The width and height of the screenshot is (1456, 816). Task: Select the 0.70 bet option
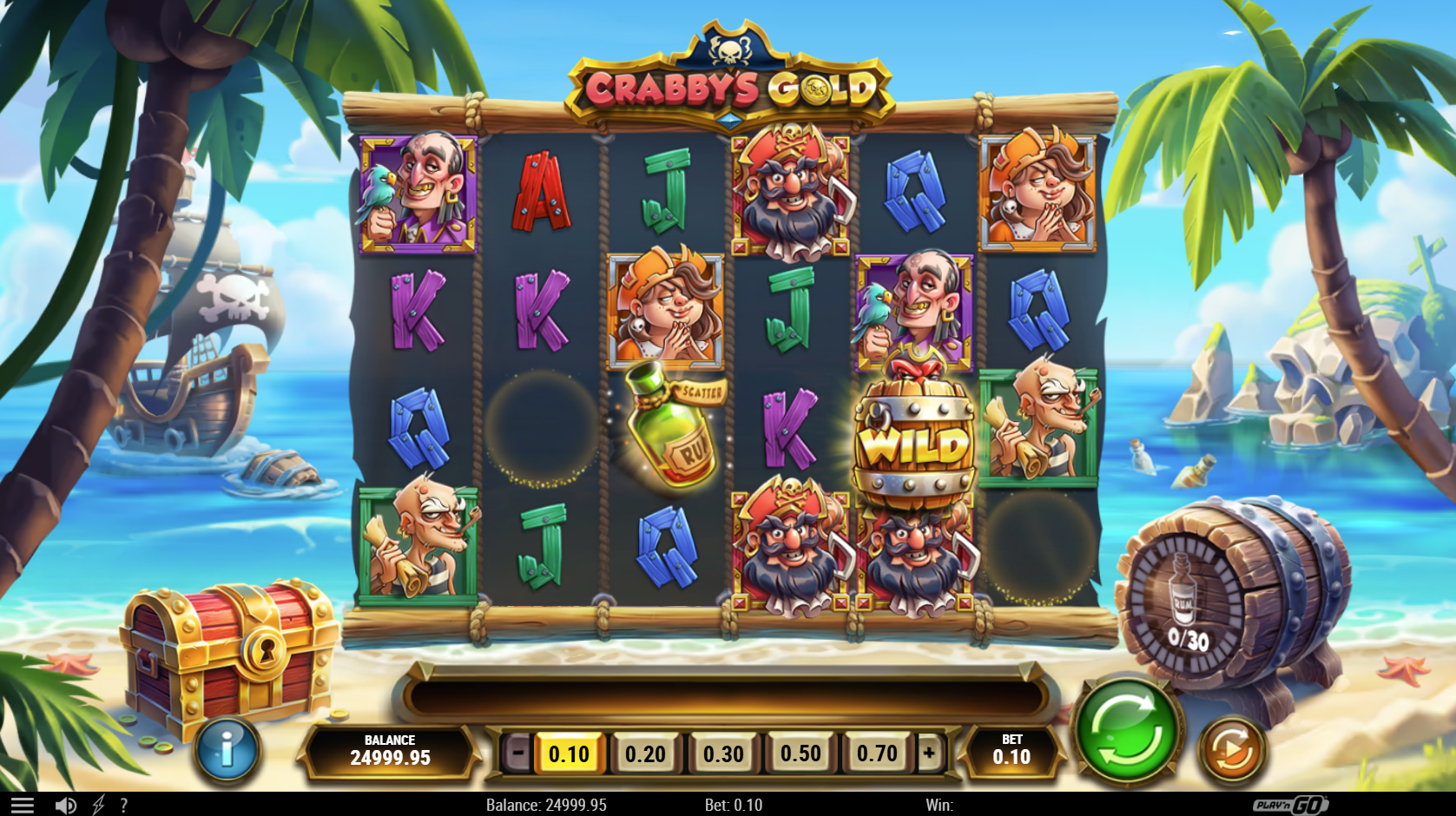coord(877,753)
